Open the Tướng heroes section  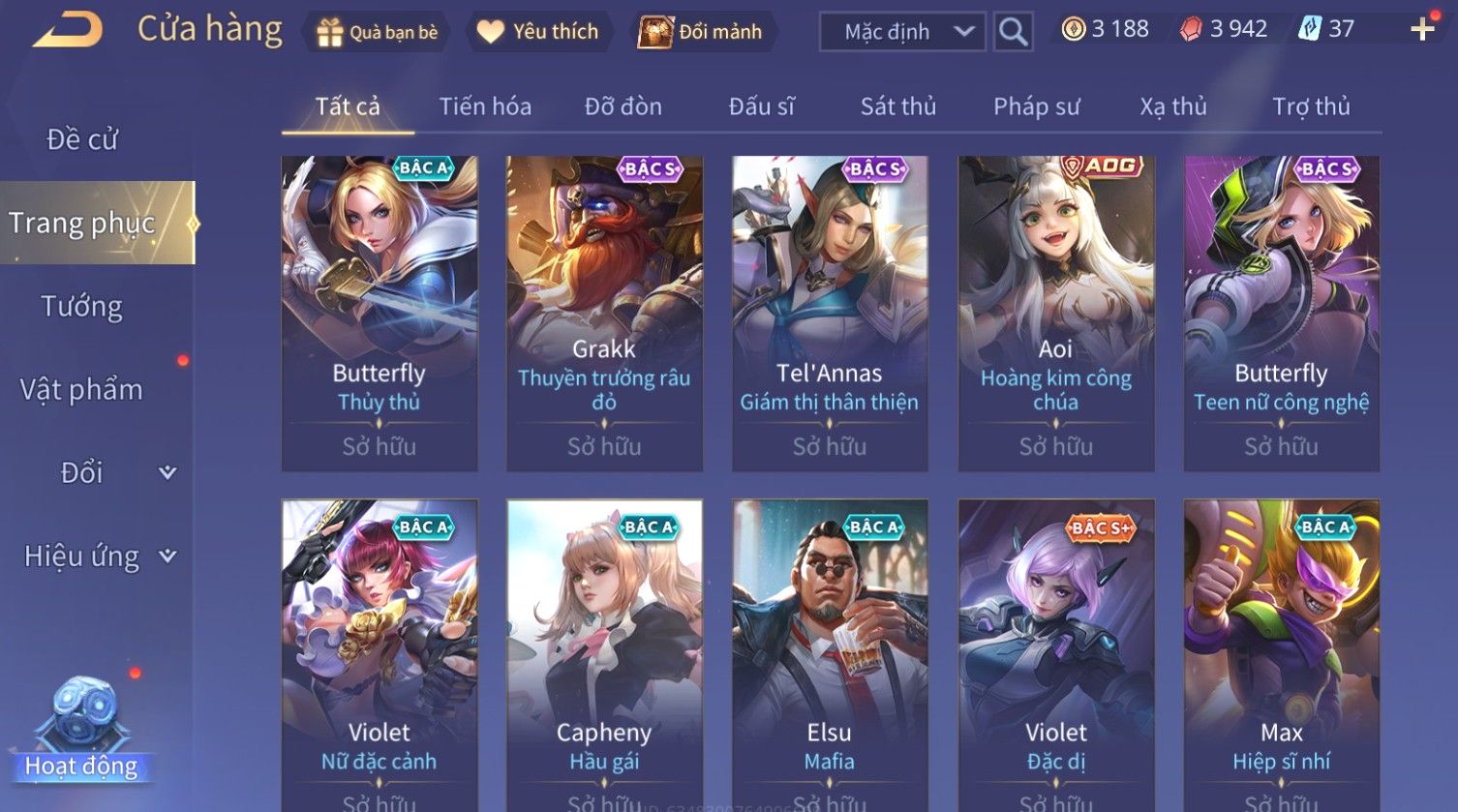[x=82, y=307]
